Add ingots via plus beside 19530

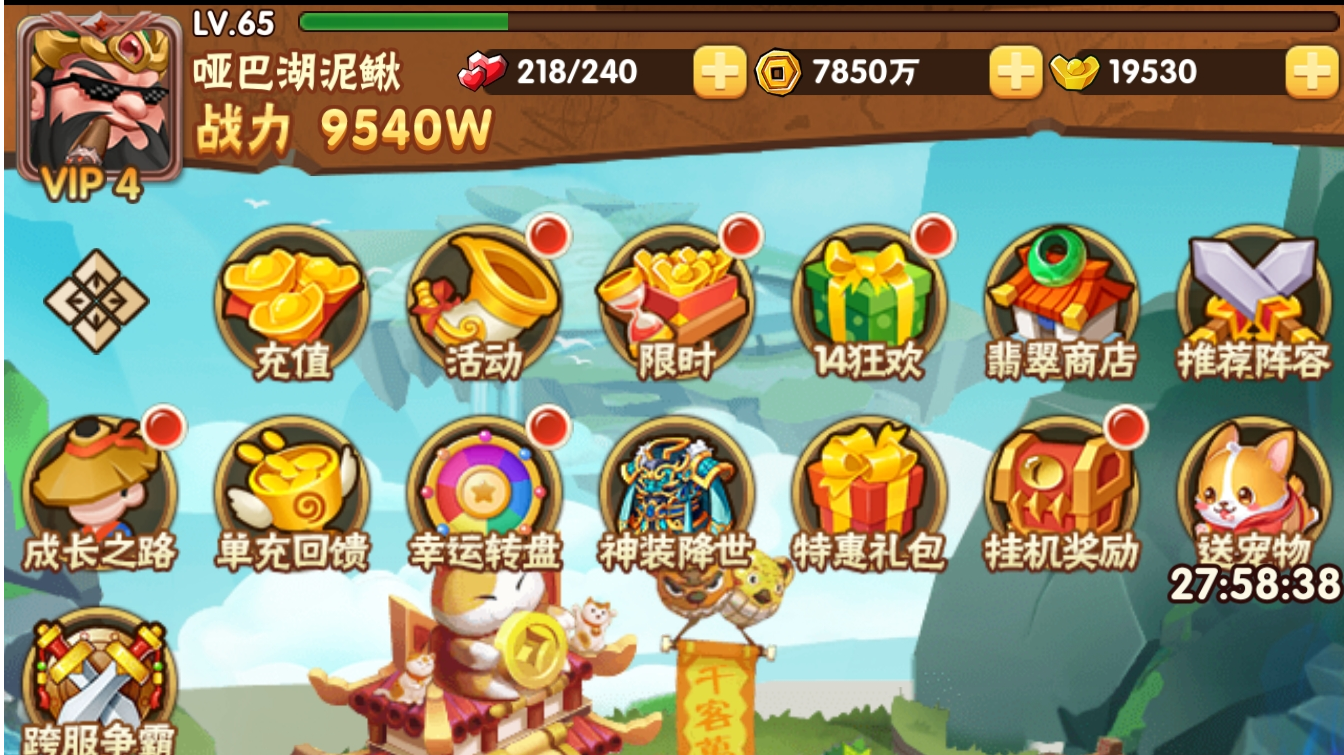click(x=1314, y=72)
